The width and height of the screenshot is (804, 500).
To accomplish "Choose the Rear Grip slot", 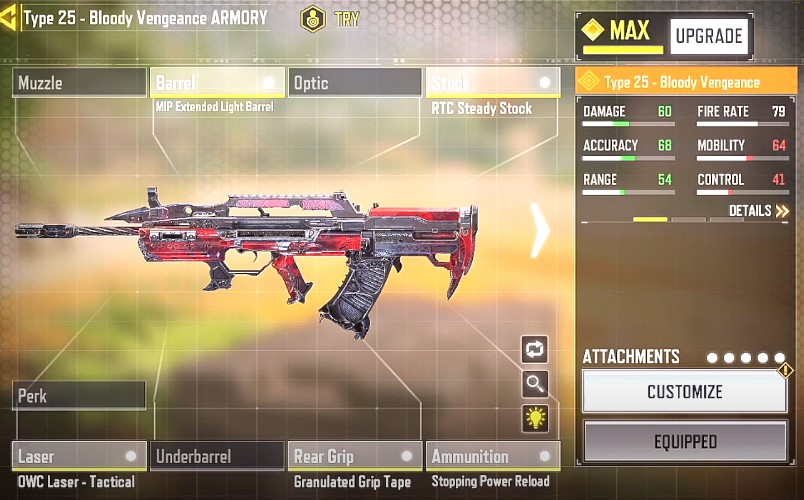I will tap(354, 457).
